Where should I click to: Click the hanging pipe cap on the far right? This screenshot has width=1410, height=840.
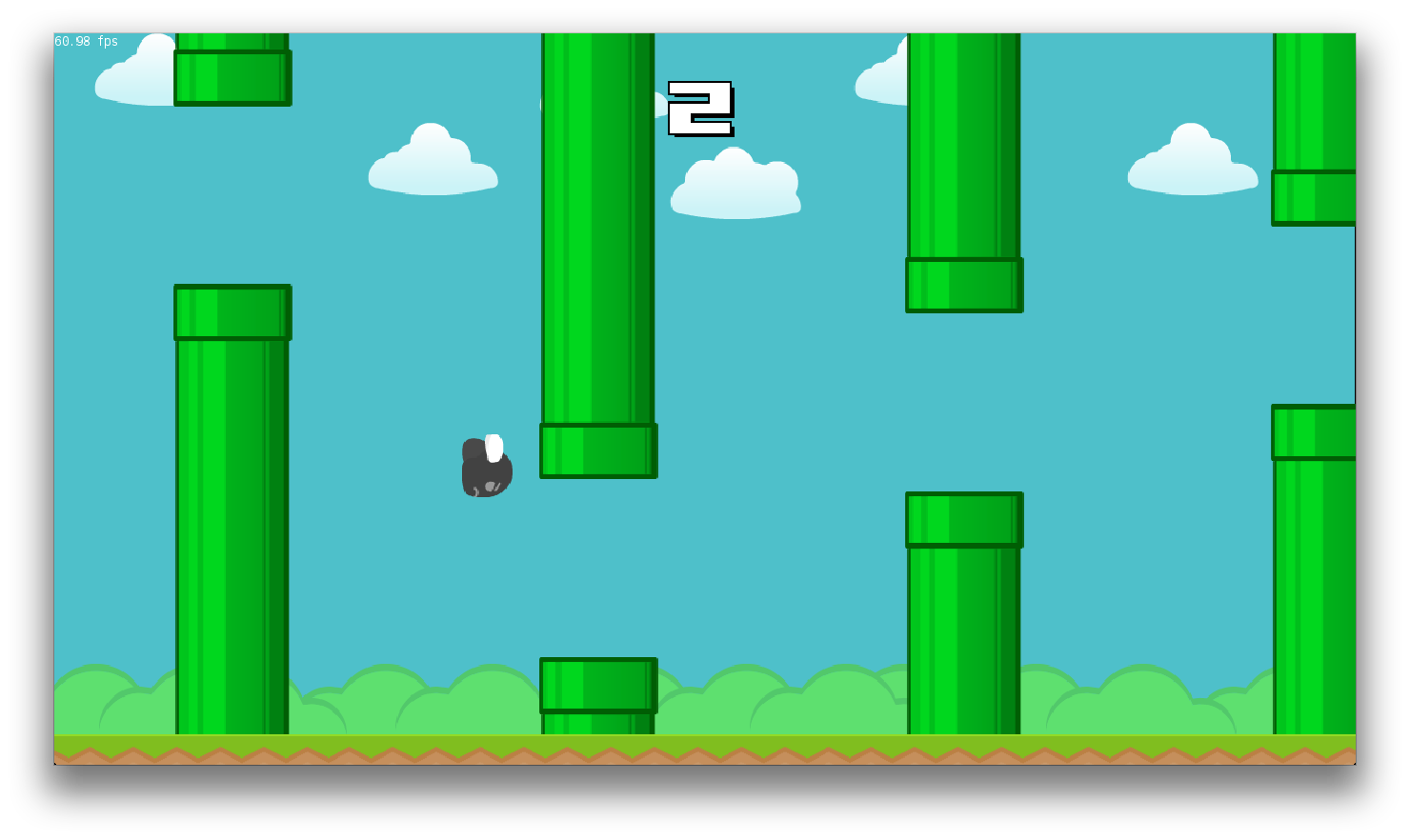(1315, 433)
